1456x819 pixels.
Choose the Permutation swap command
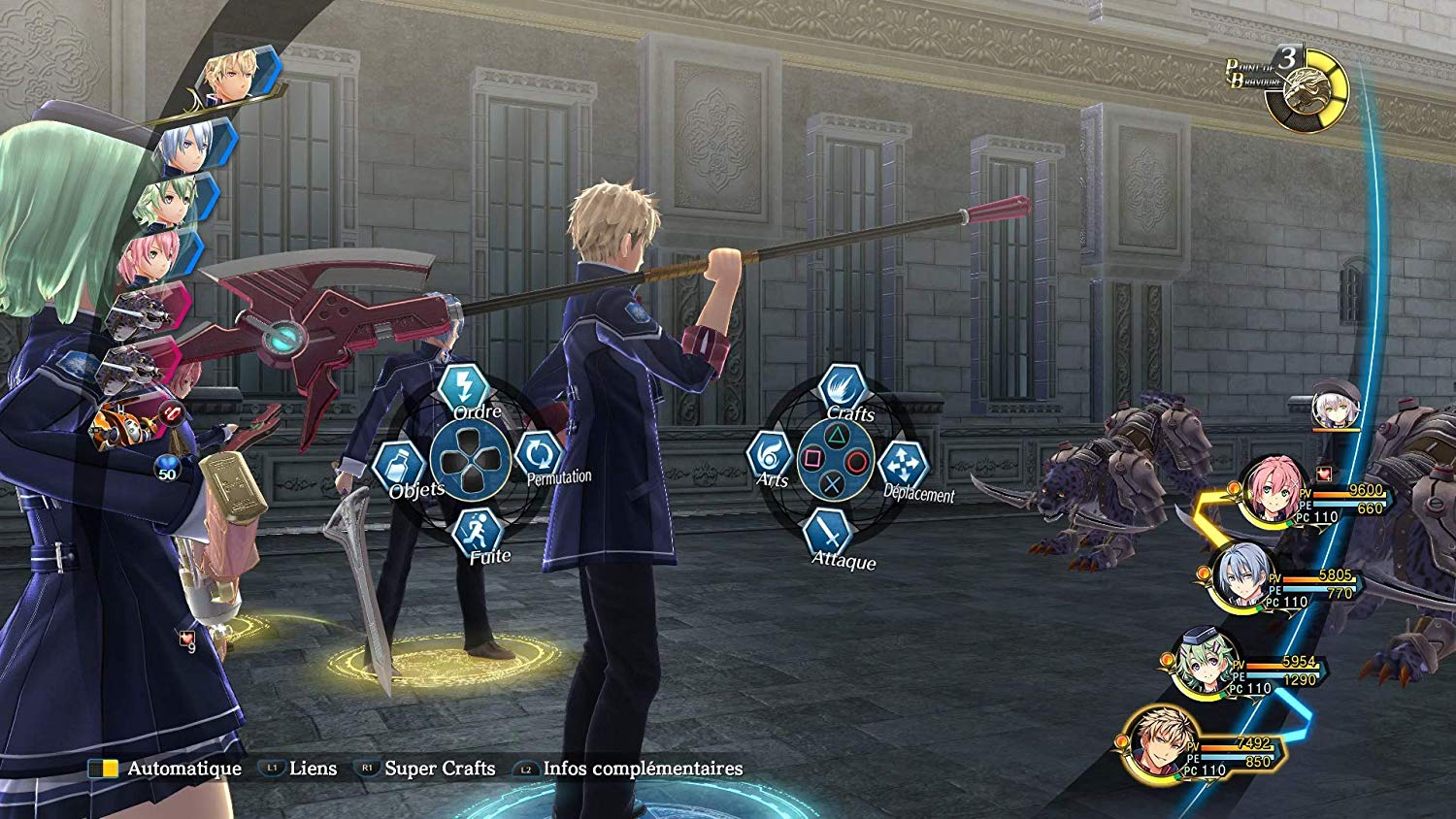point(539,454)
